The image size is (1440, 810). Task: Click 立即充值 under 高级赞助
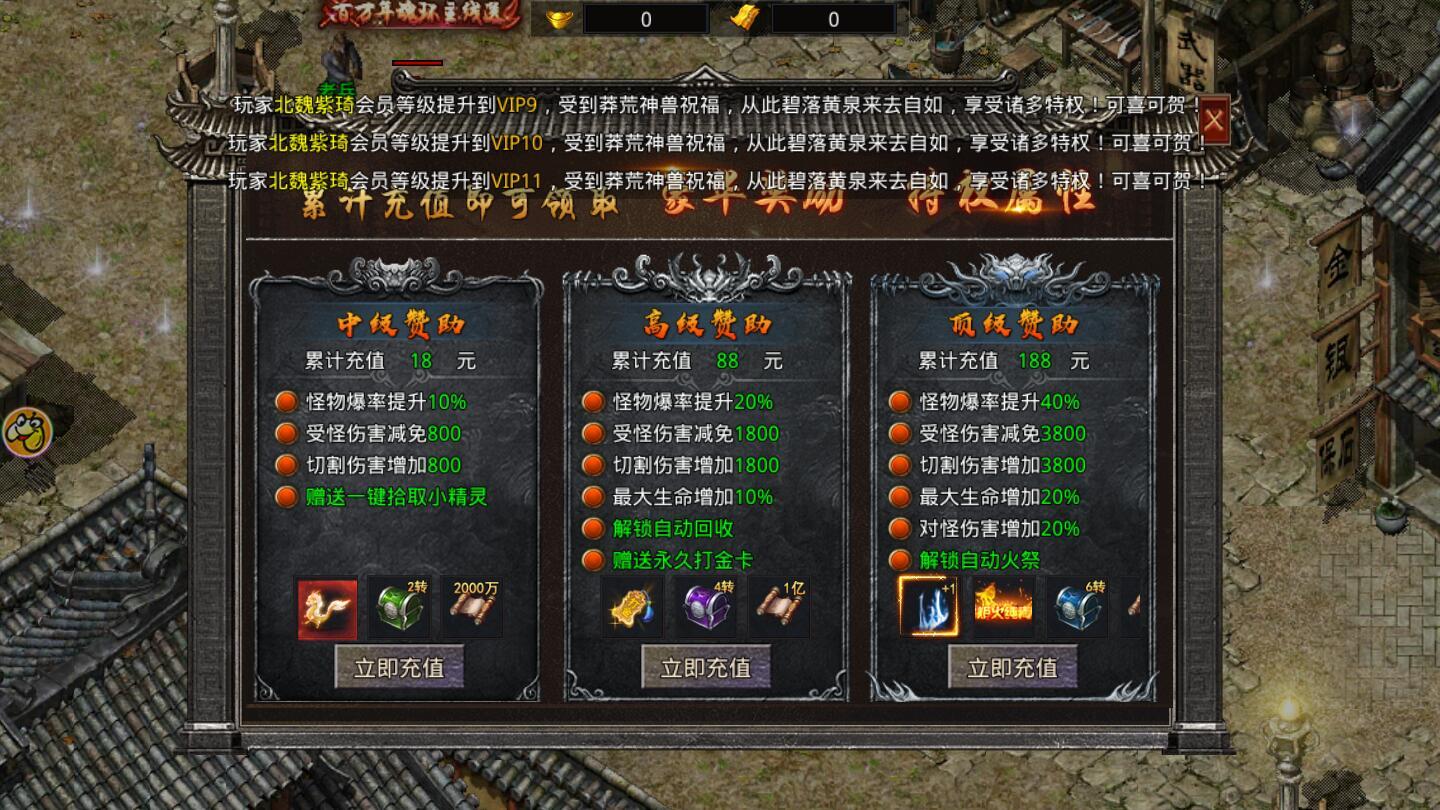point(707,666)
